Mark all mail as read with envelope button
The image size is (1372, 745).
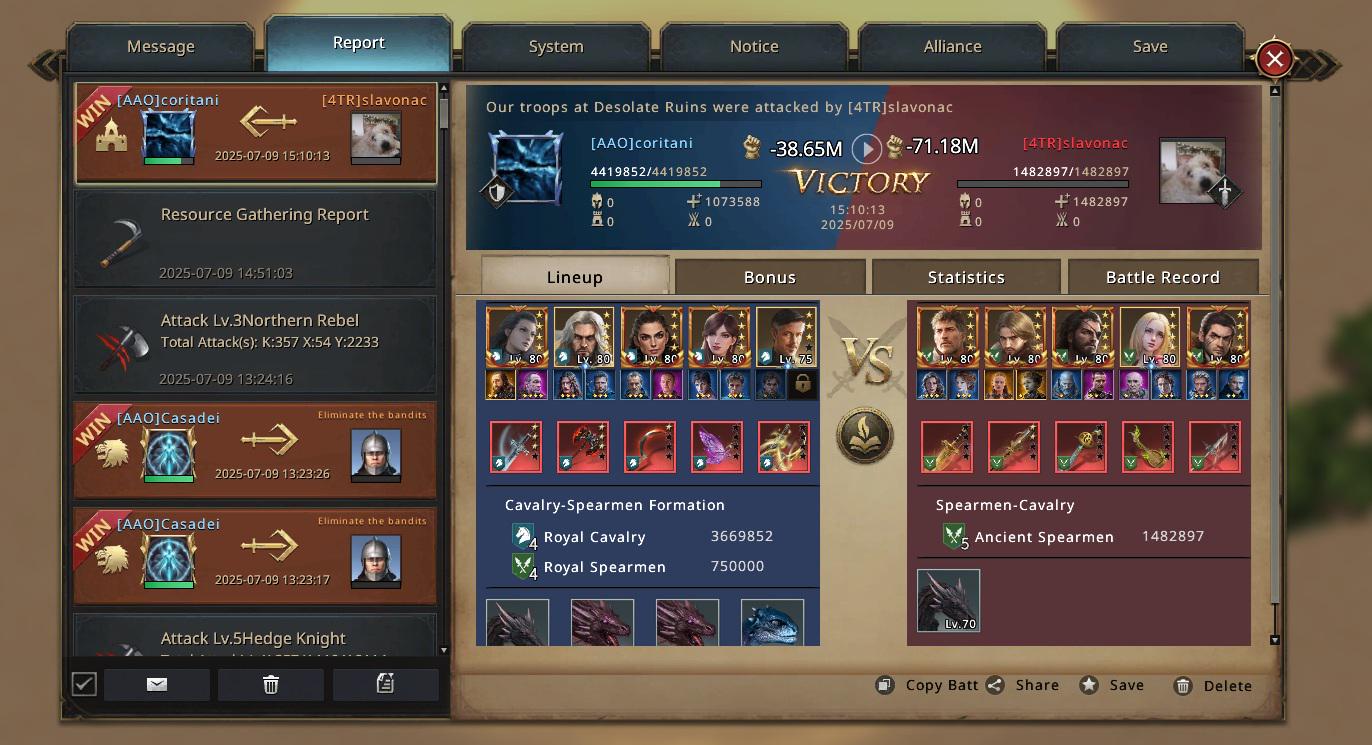(157, 684)
